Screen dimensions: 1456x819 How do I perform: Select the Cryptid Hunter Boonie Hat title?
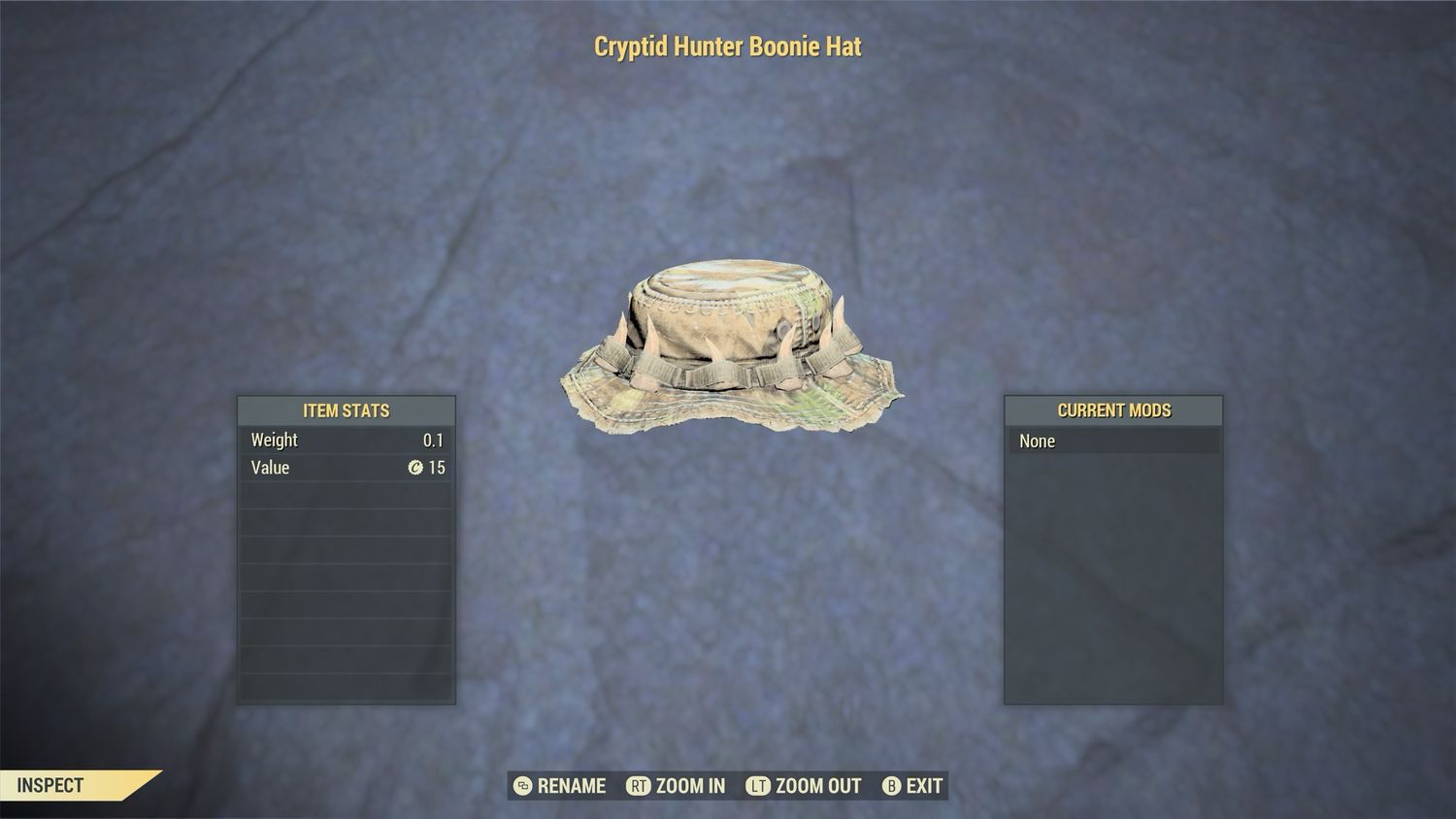click(x=726, y=46)
